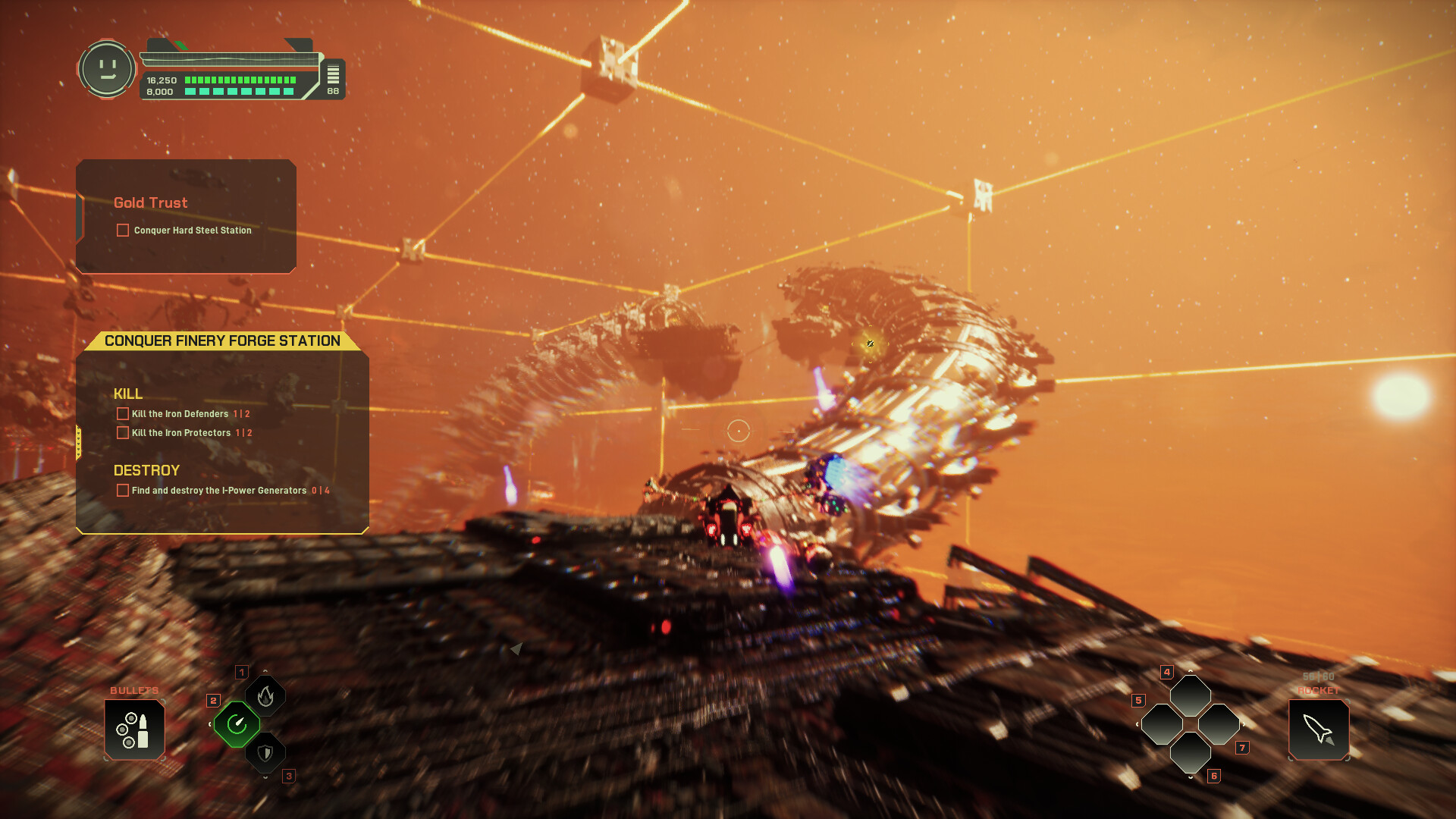Screen dimensions: 1456x819
Task: Check the Kill the Iron Defenders objective box
Action: [122, 413]
